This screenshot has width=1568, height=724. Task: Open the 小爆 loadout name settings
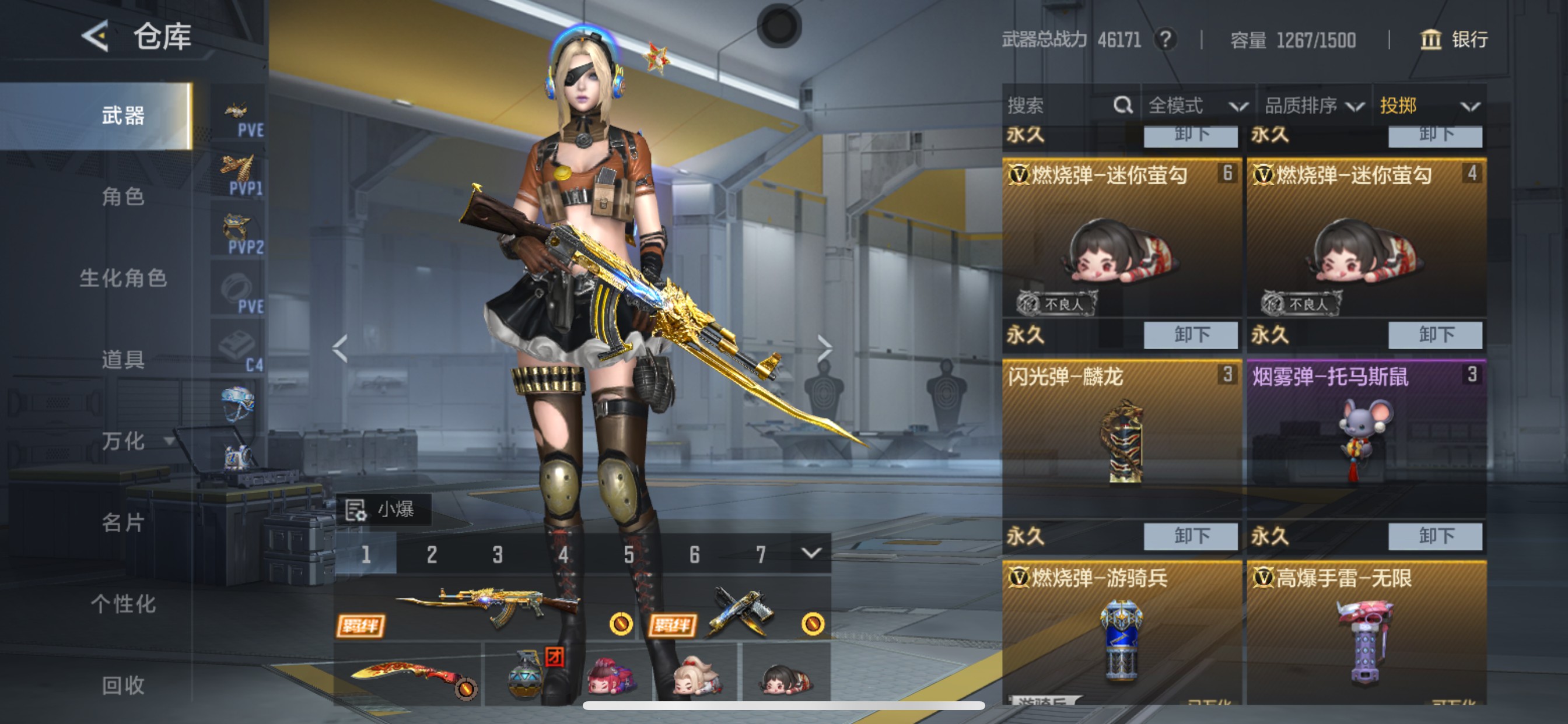pos(383,509)
